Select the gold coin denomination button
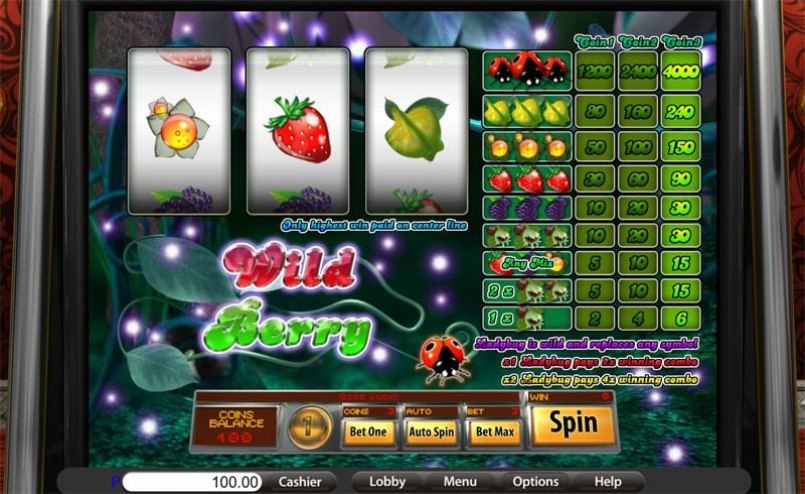The height and width of the screenshot is (494, 805). coord(310,427)
